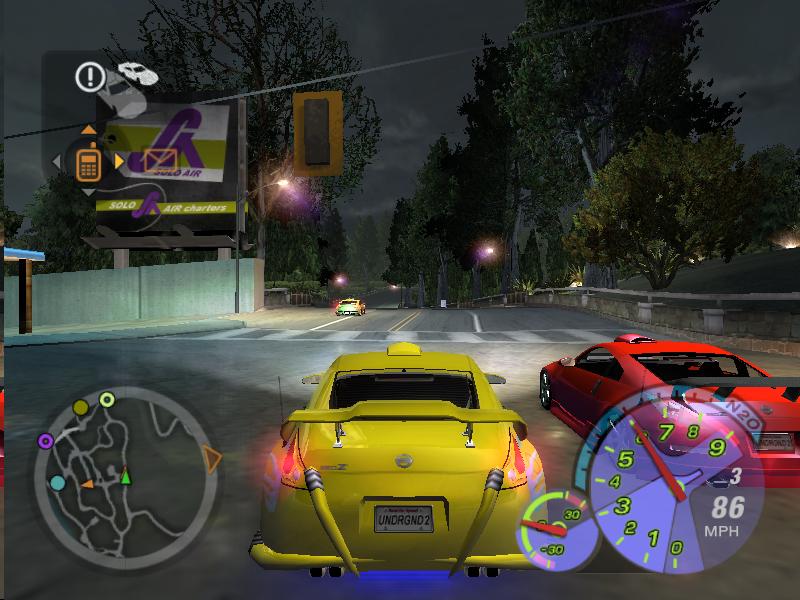Viewport: 800px width, 600px height.
Task: Click the grey down arrow below the phone
Action: (88, 191)
